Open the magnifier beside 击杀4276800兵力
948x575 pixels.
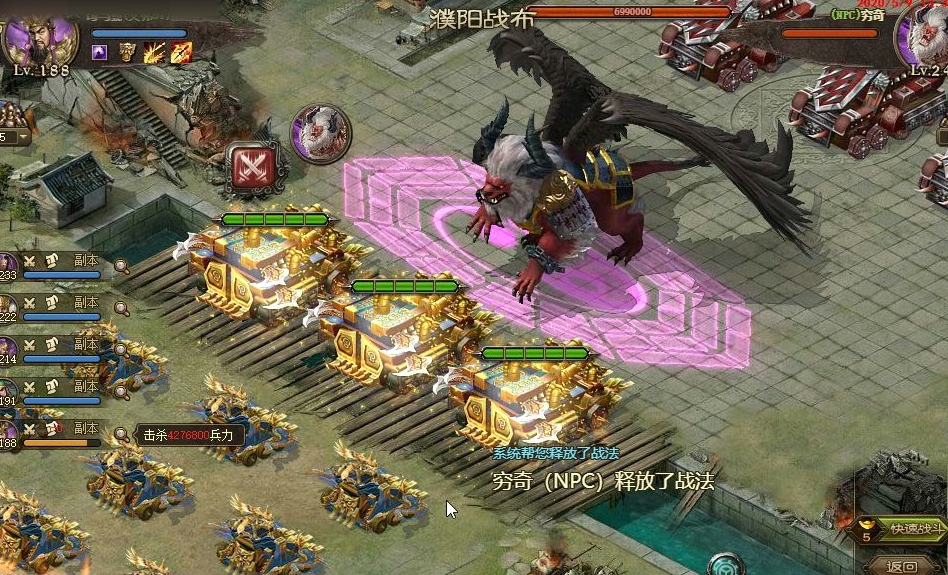(x=121, y=435)
